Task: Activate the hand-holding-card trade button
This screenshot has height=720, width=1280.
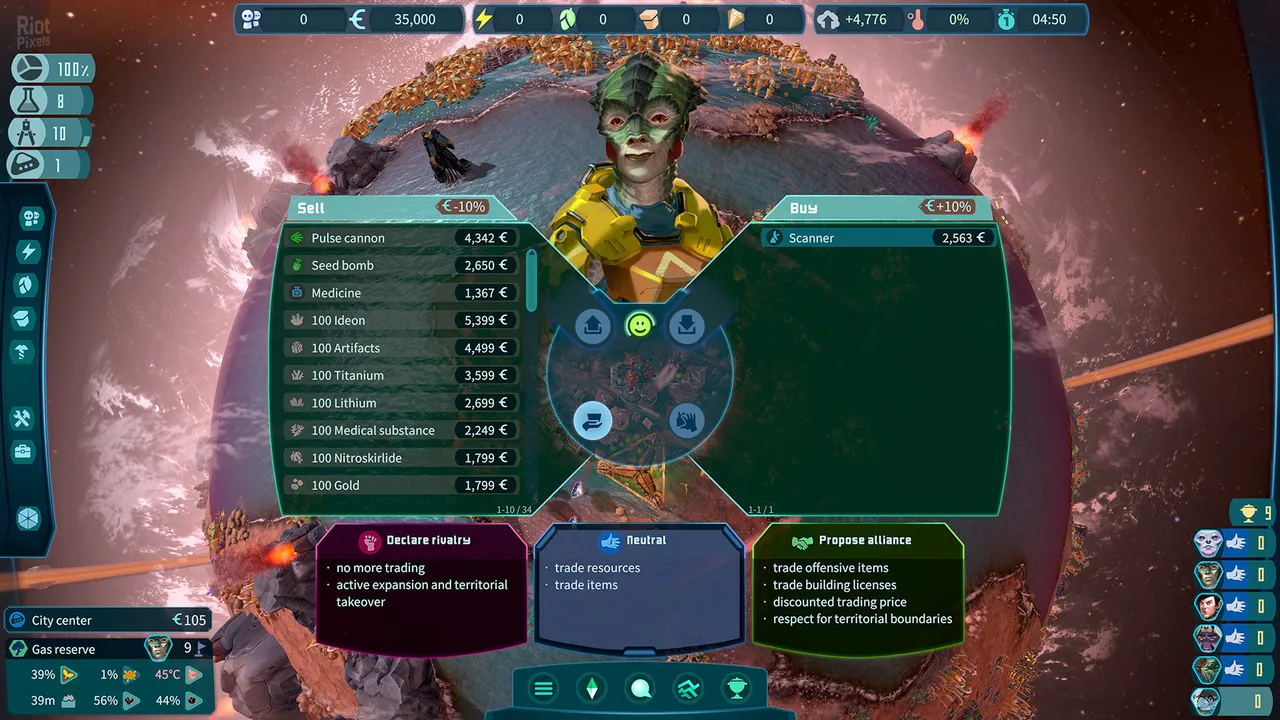Action: click(593, 420)
